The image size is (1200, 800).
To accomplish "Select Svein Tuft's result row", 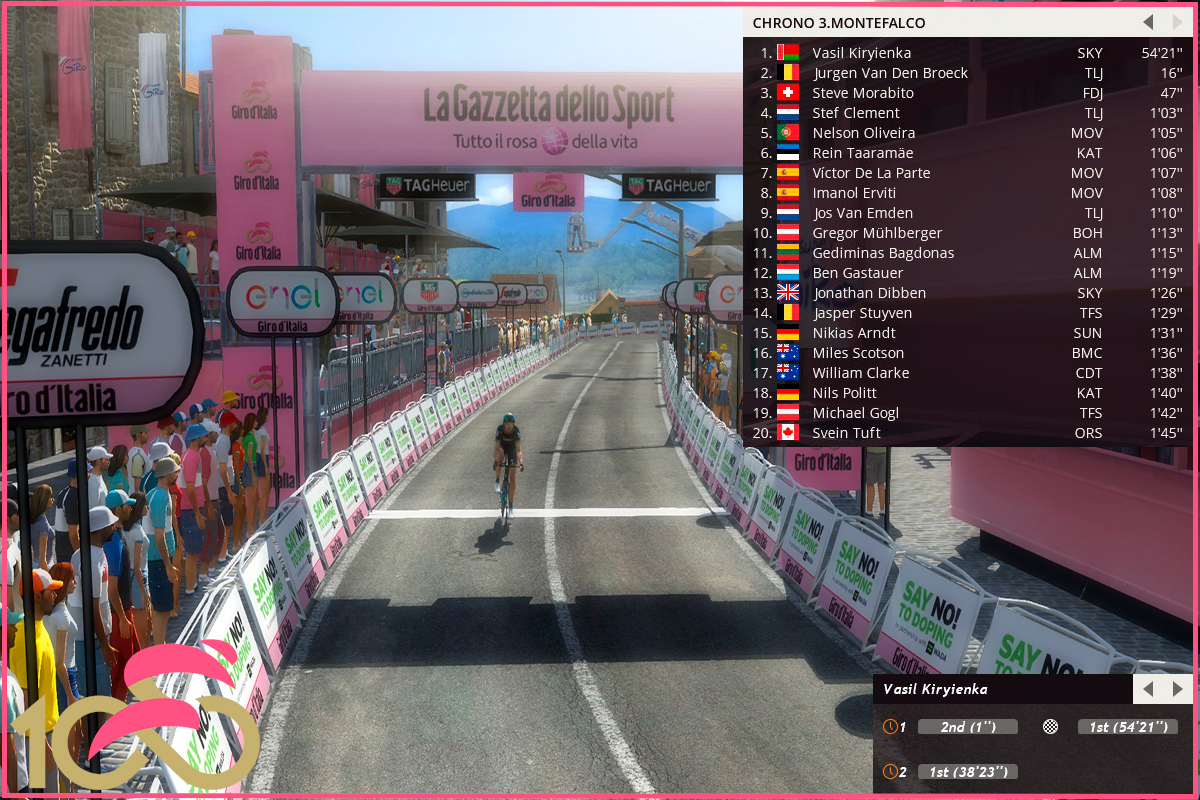I will click(846, 433).
